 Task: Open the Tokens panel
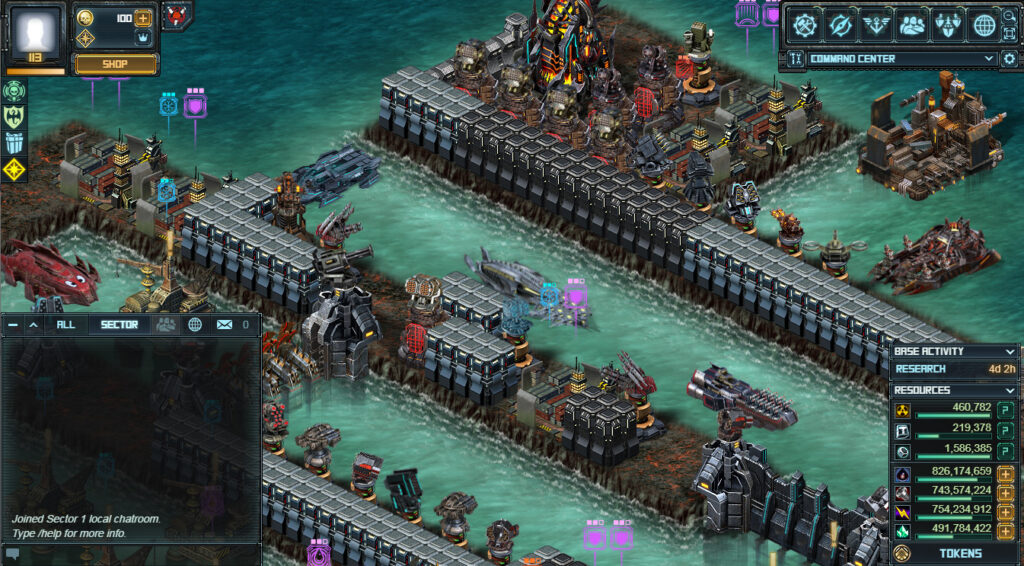[x=959, y=553]
